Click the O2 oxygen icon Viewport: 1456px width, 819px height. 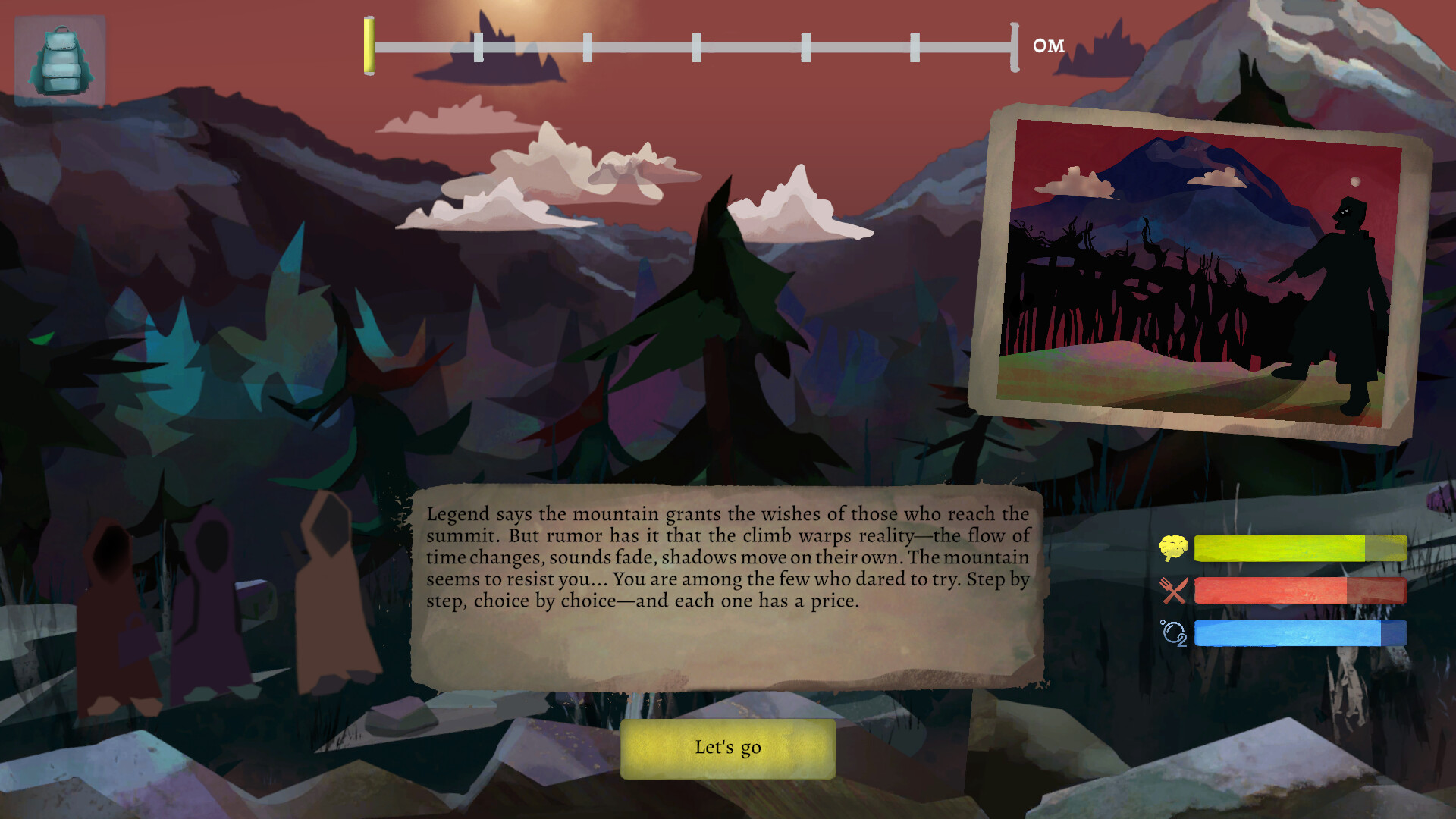[1173, 631]
